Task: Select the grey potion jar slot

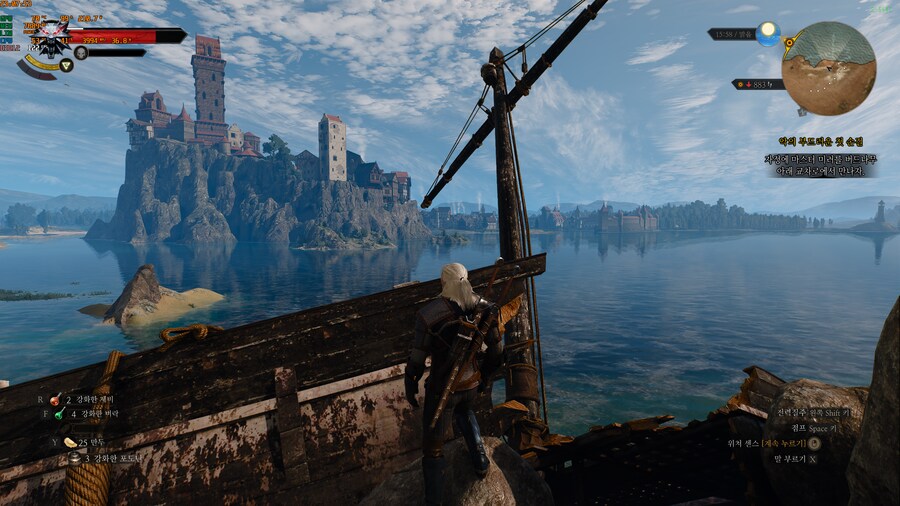Action: click(x=75, y=457)
